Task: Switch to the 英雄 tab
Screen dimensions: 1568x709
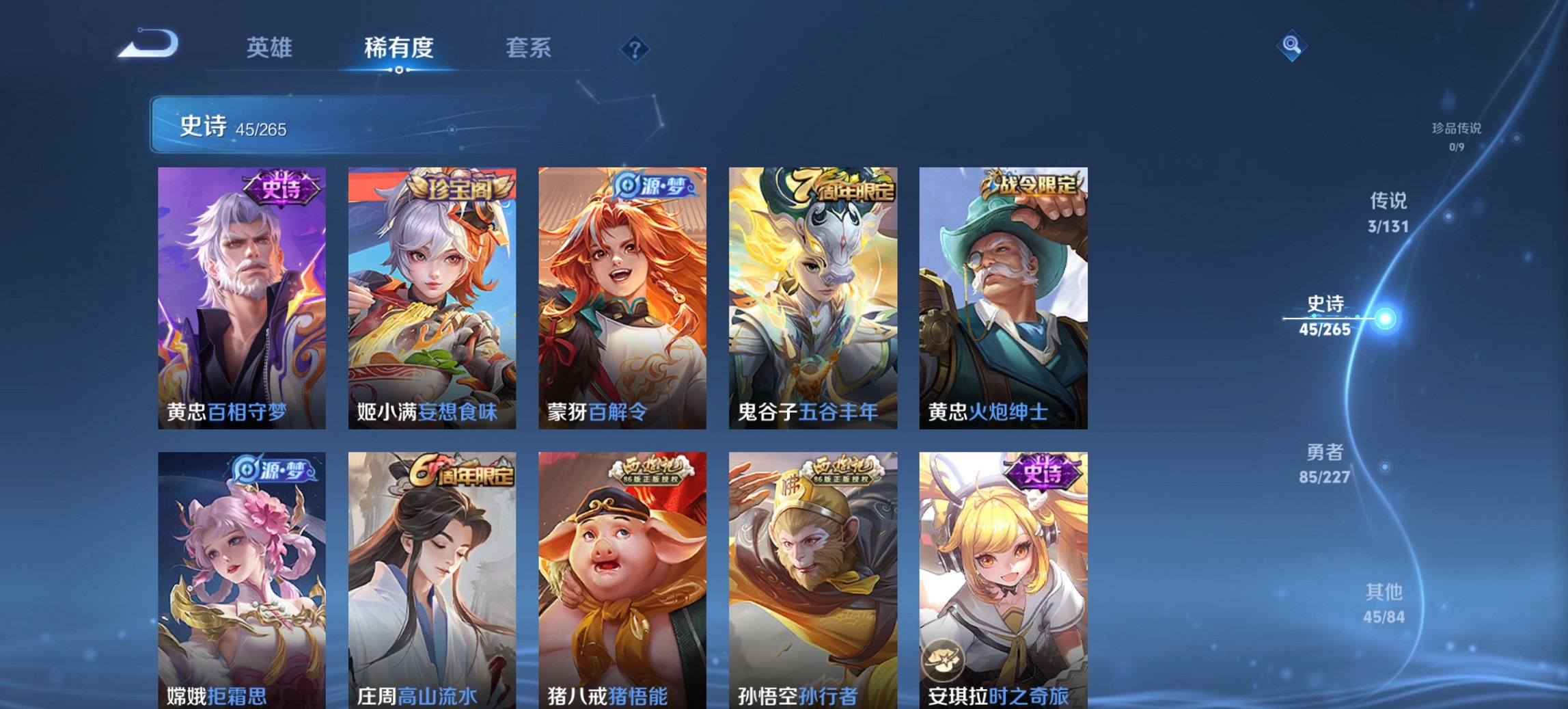Action: click(x=271, y=48)
